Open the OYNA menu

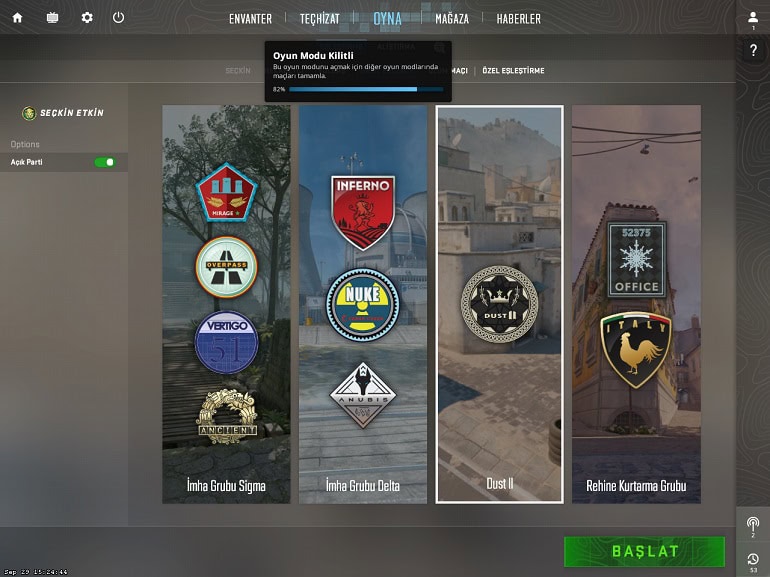(x=387, y=19)
